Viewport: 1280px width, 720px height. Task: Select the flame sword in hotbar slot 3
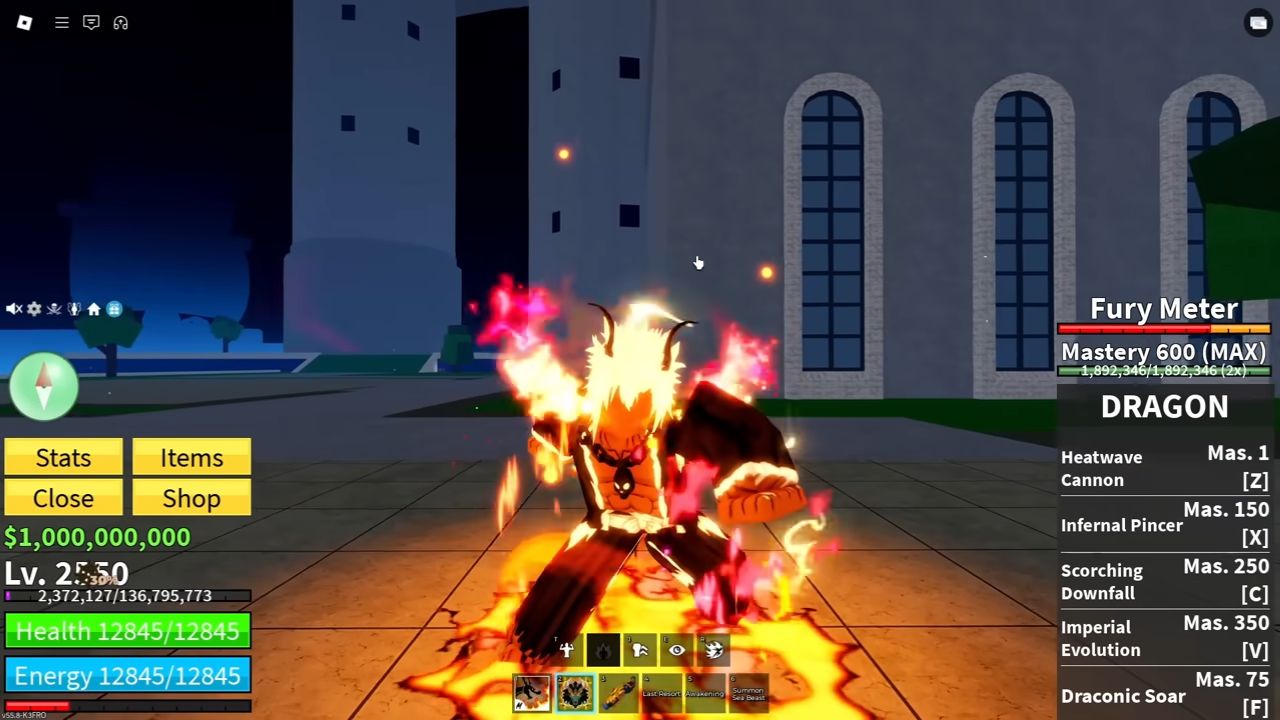(619, 692)
